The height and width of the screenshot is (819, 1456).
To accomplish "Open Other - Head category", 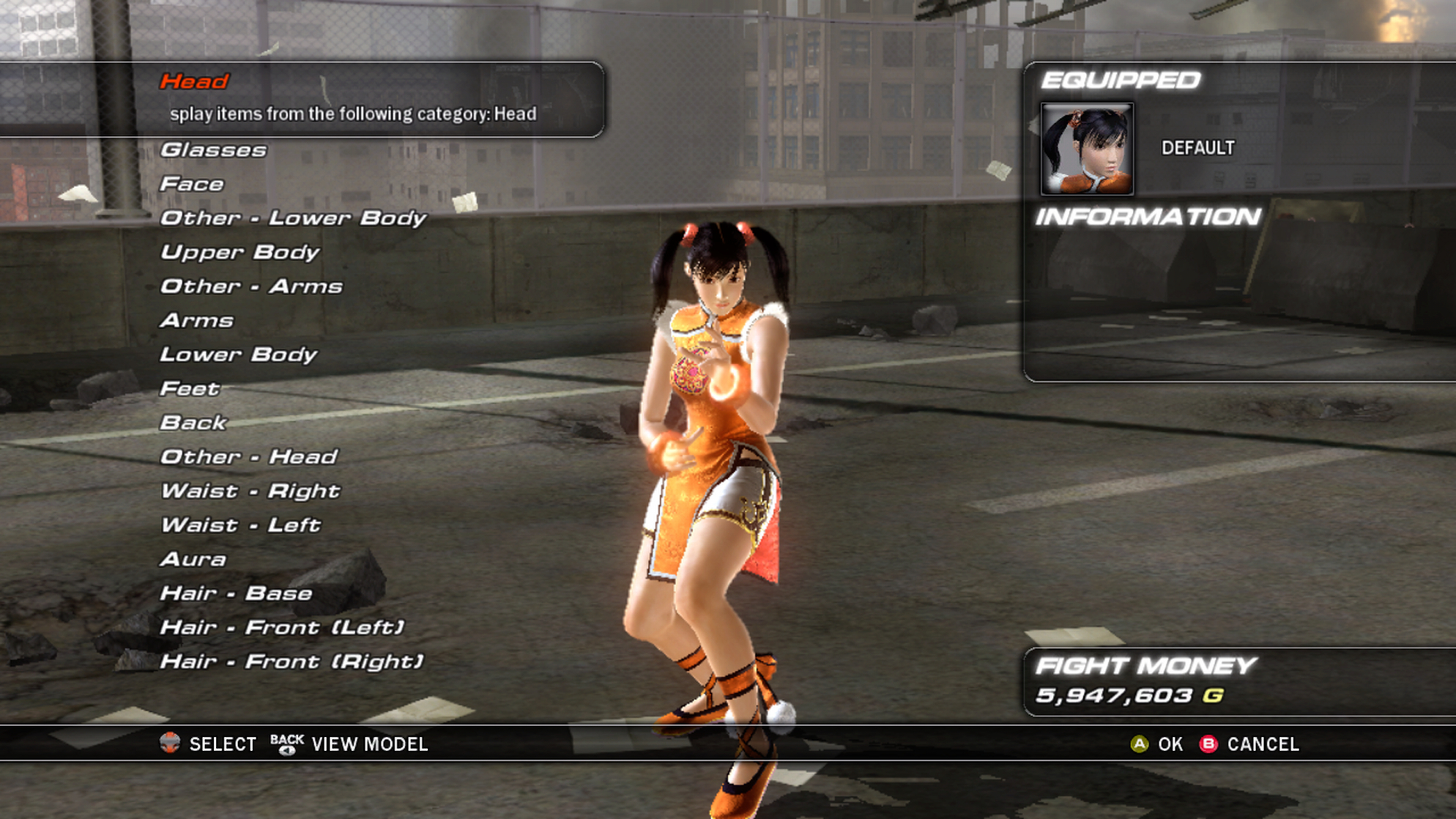I will click(x=249, y=457).
